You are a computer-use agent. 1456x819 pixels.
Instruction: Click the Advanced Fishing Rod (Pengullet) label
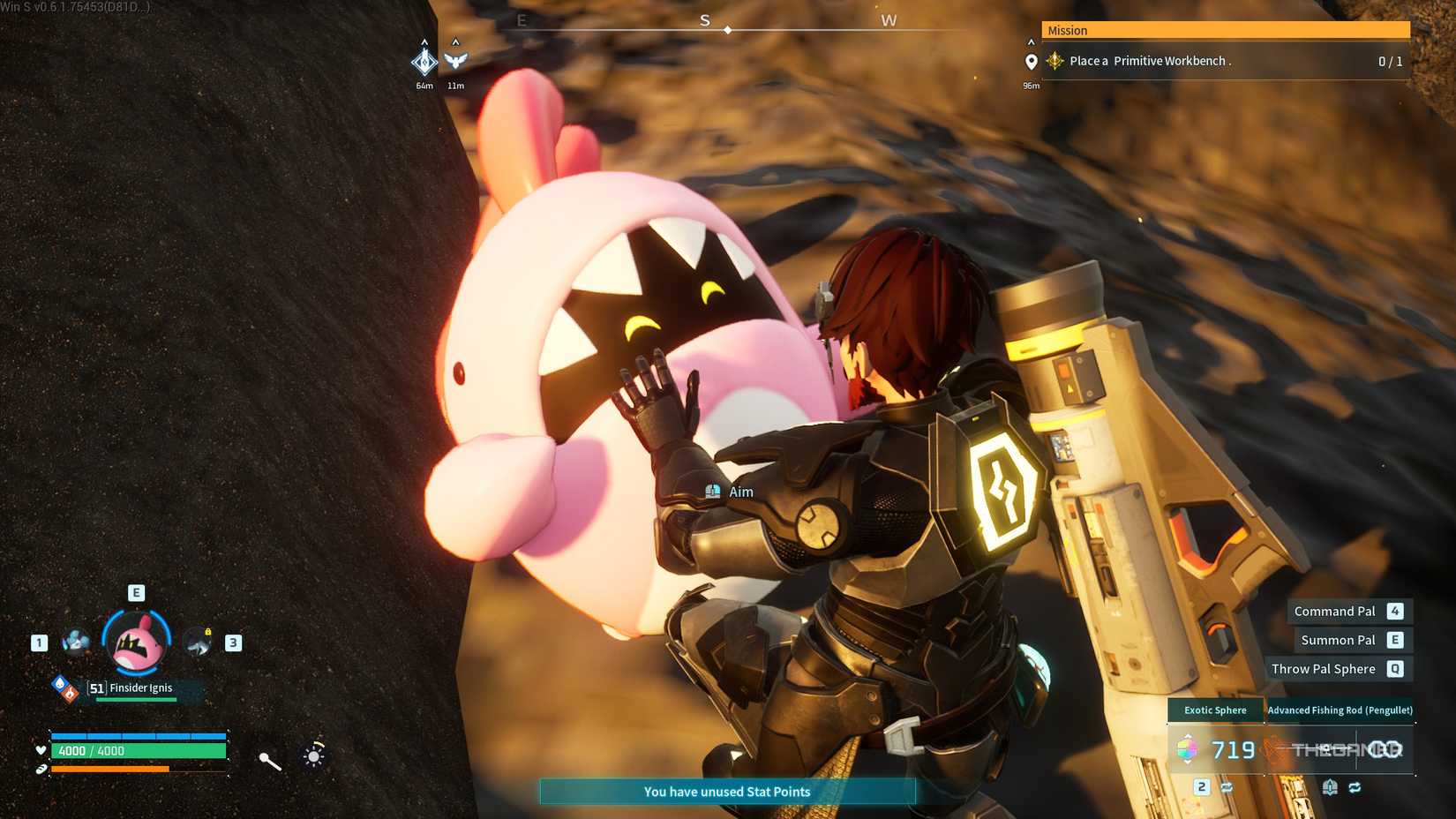(1340, 710)
